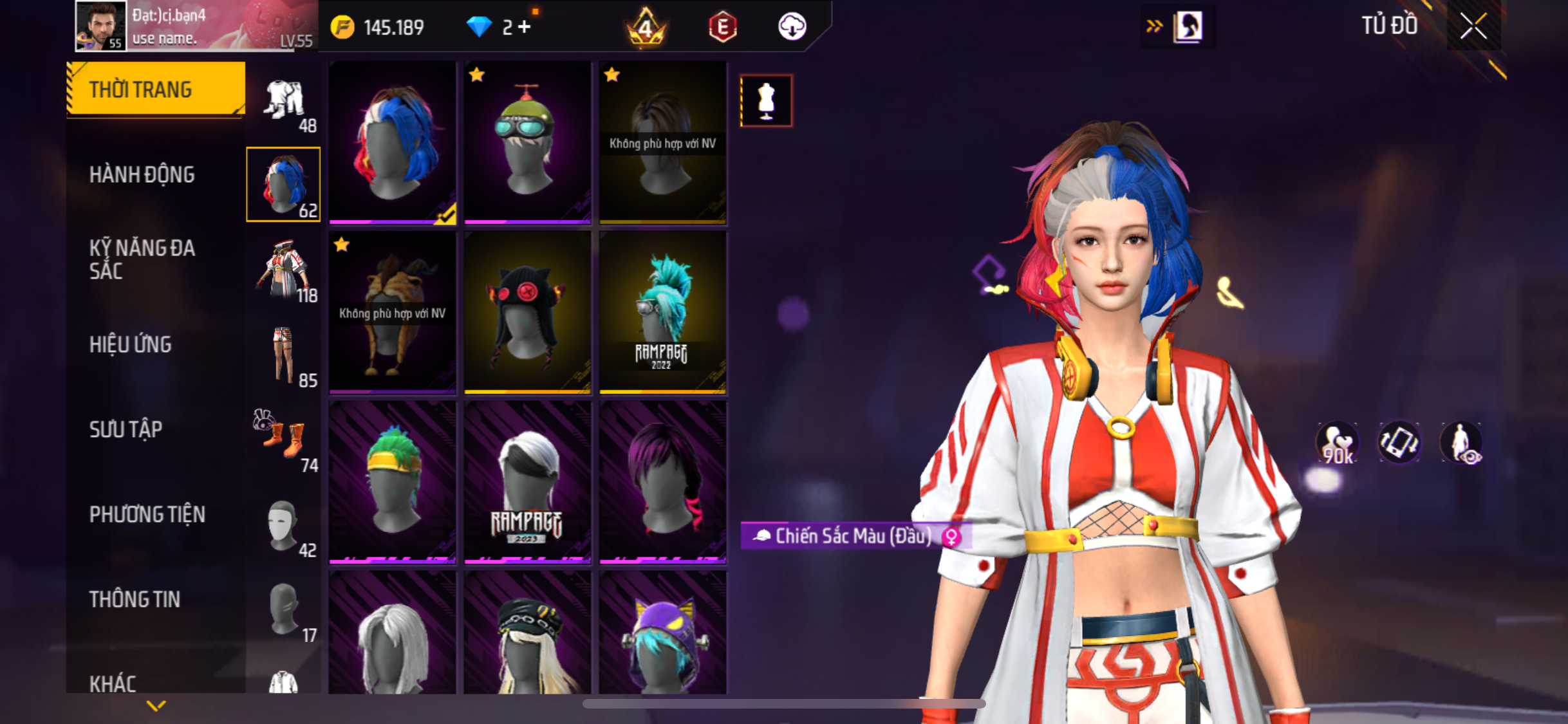Select the tops category showing 118

tap(284, 271)
